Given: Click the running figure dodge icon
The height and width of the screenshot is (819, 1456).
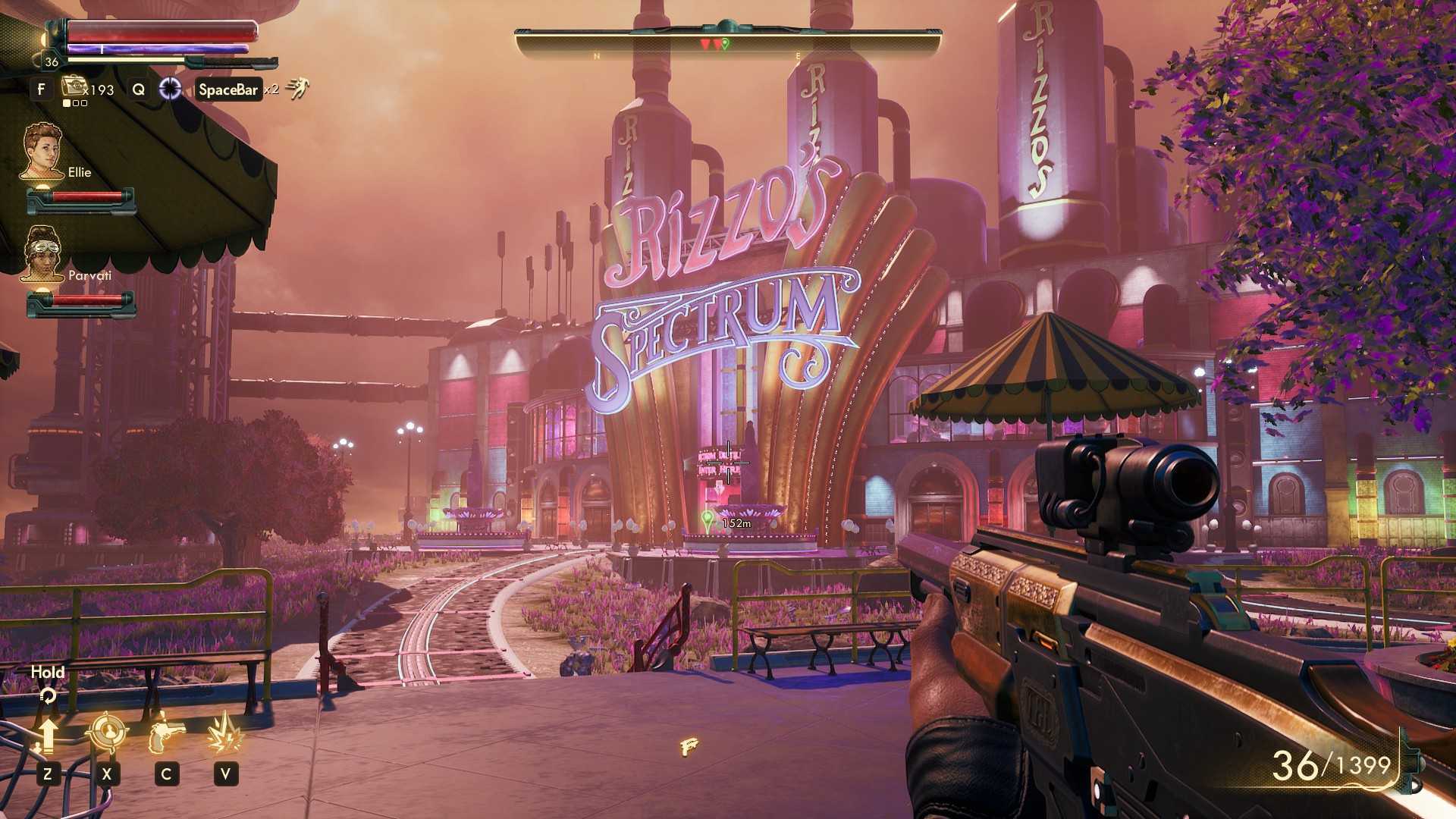Looking at the screenshot, I should pos(297,89).
